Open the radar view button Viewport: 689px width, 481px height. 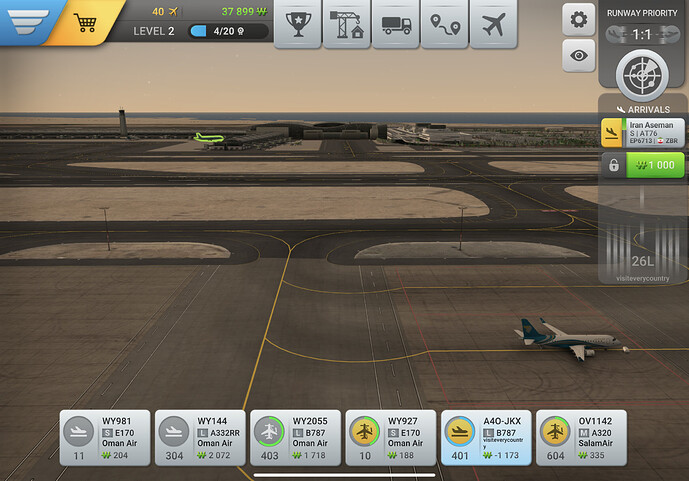coord(642,70)
